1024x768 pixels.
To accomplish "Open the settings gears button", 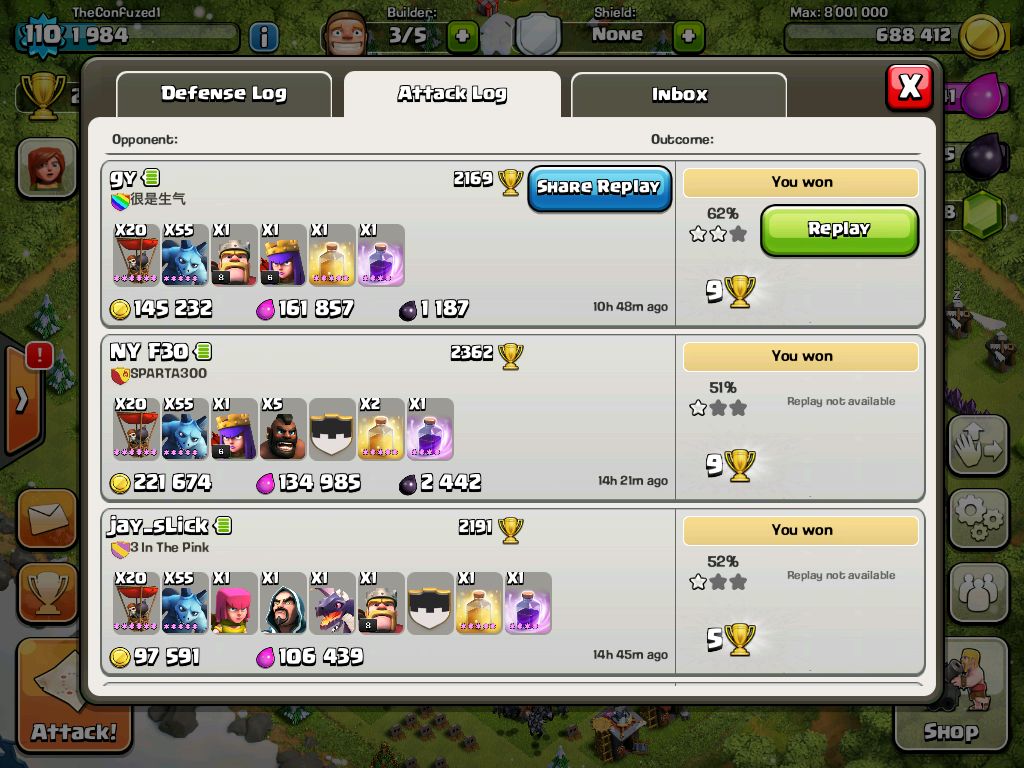I will (977, 517).
